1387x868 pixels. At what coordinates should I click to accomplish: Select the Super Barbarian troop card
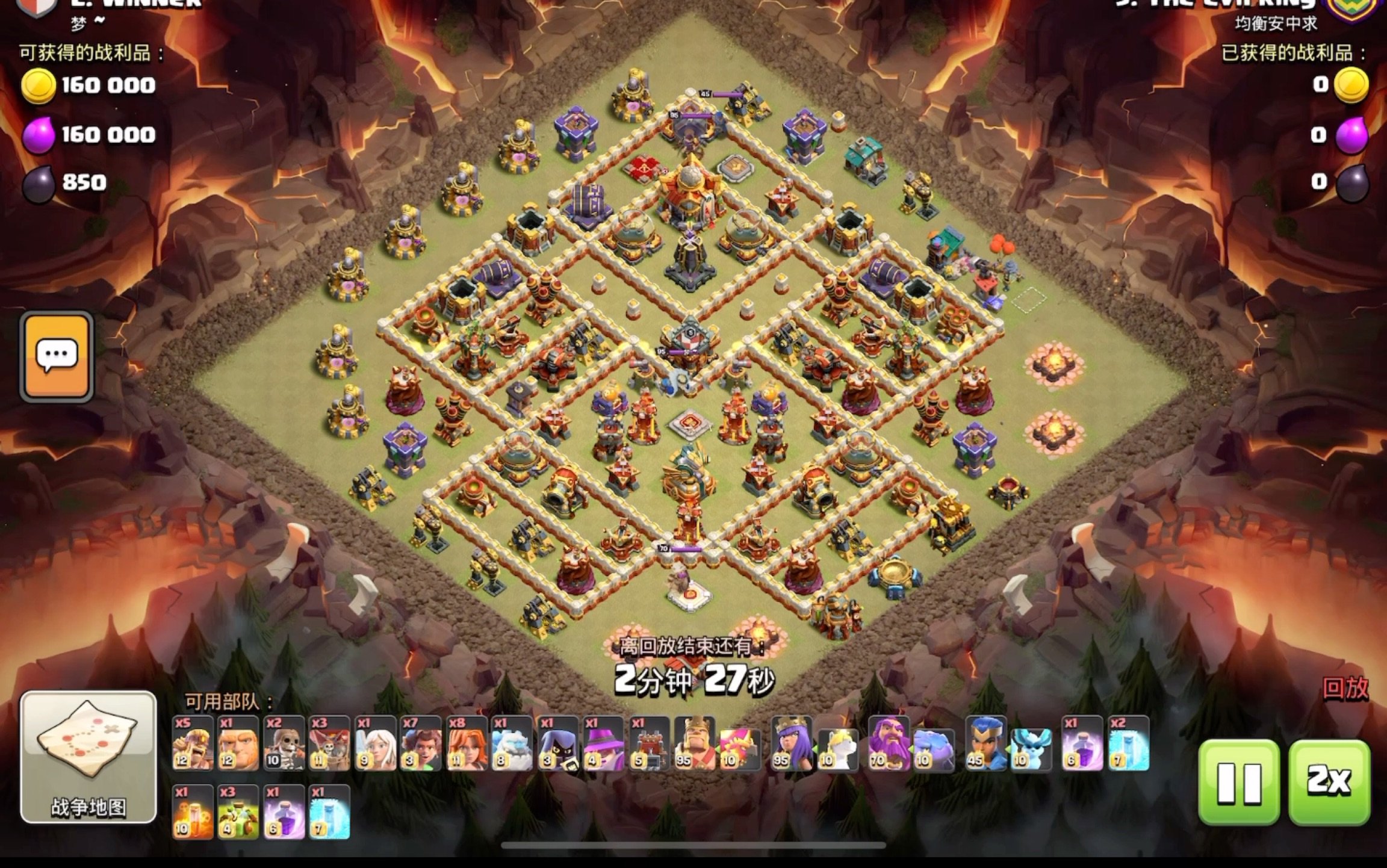coord(193,743)
